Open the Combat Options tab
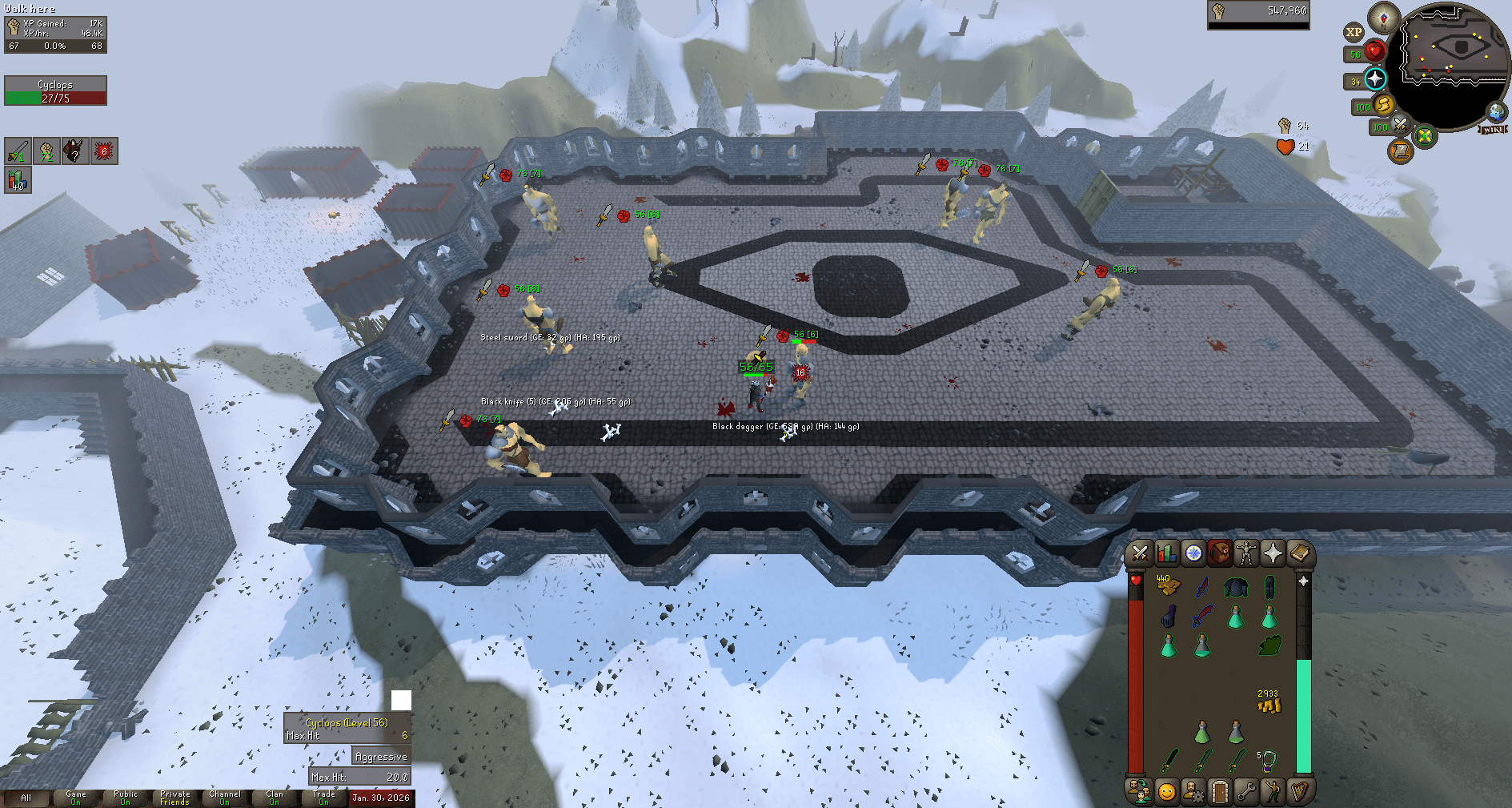 1141,553
